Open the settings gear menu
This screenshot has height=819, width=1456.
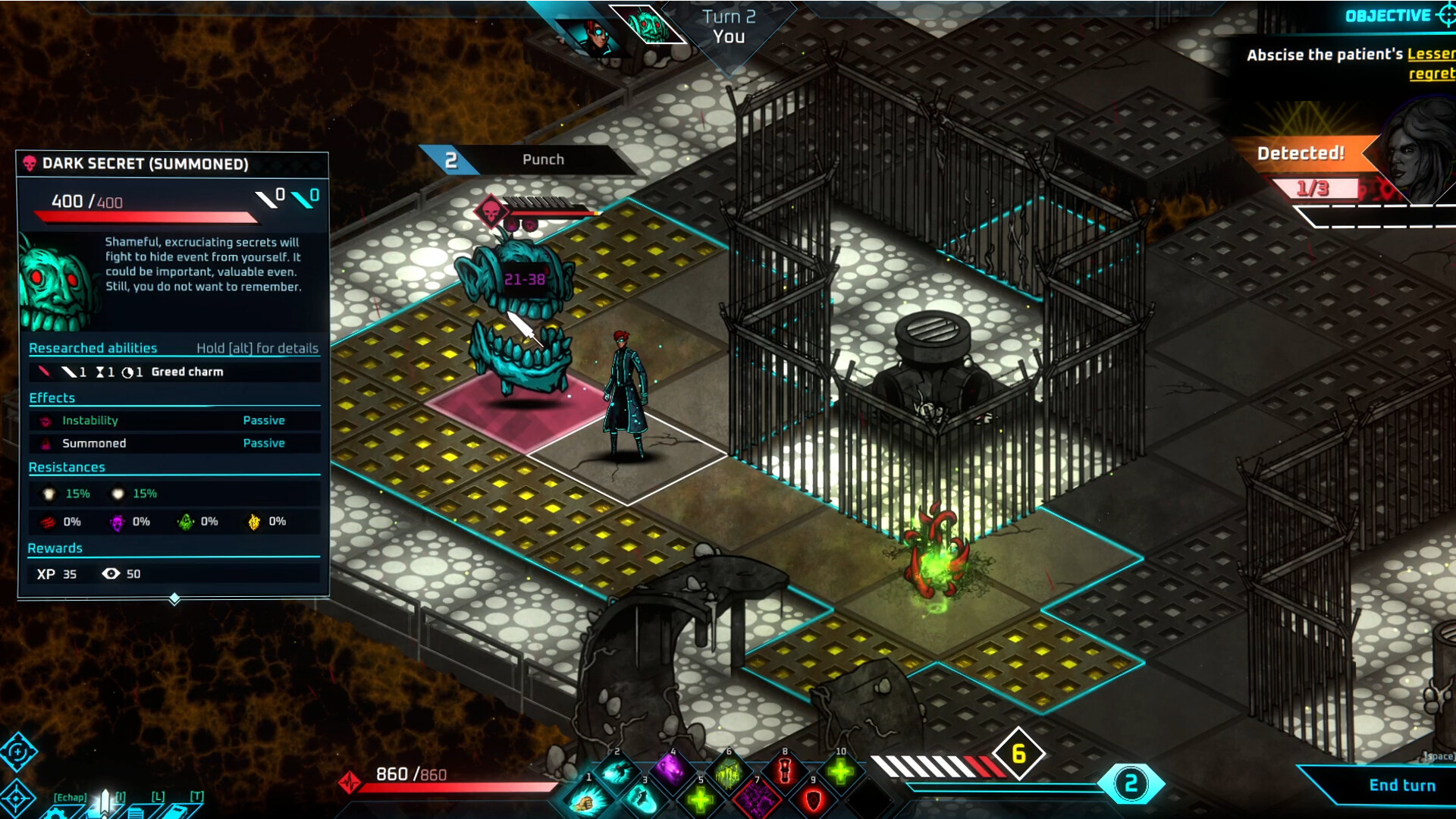(53, 813)
